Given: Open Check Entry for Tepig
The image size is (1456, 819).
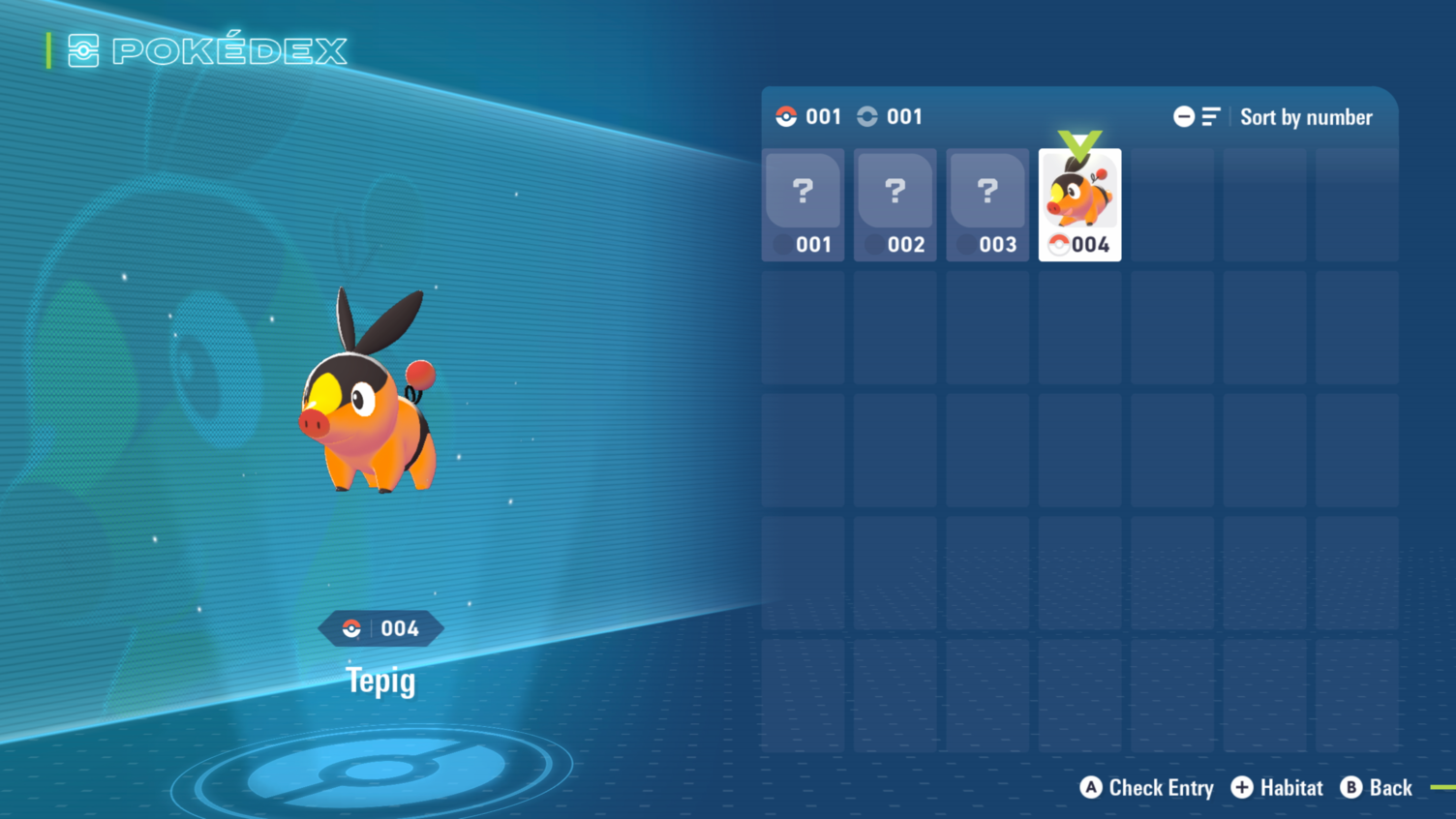Looking at the screenshot, I should click(1147, 788).
